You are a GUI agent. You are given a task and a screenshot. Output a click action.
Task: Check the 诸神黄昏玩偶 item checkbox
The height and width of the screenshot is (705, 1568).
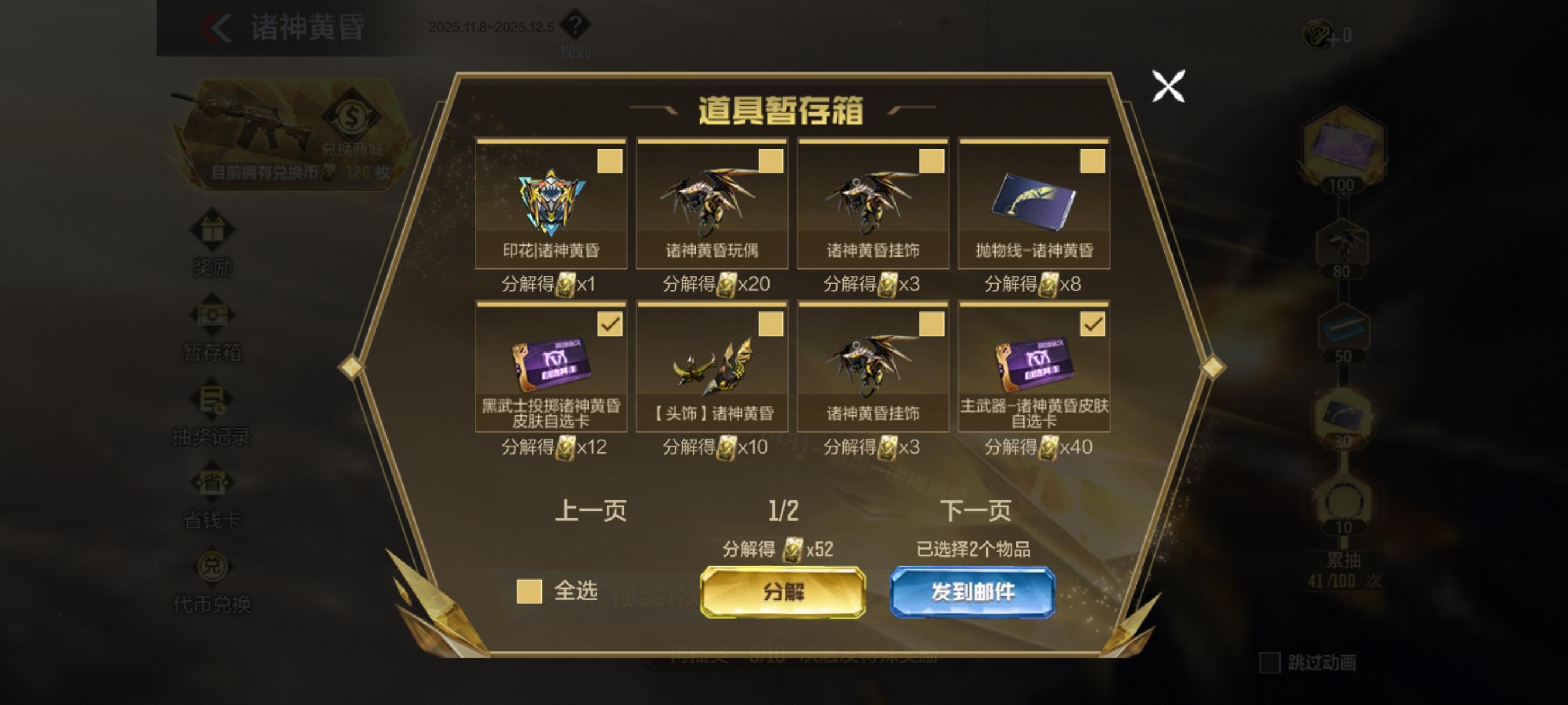(x=771, y=162)
